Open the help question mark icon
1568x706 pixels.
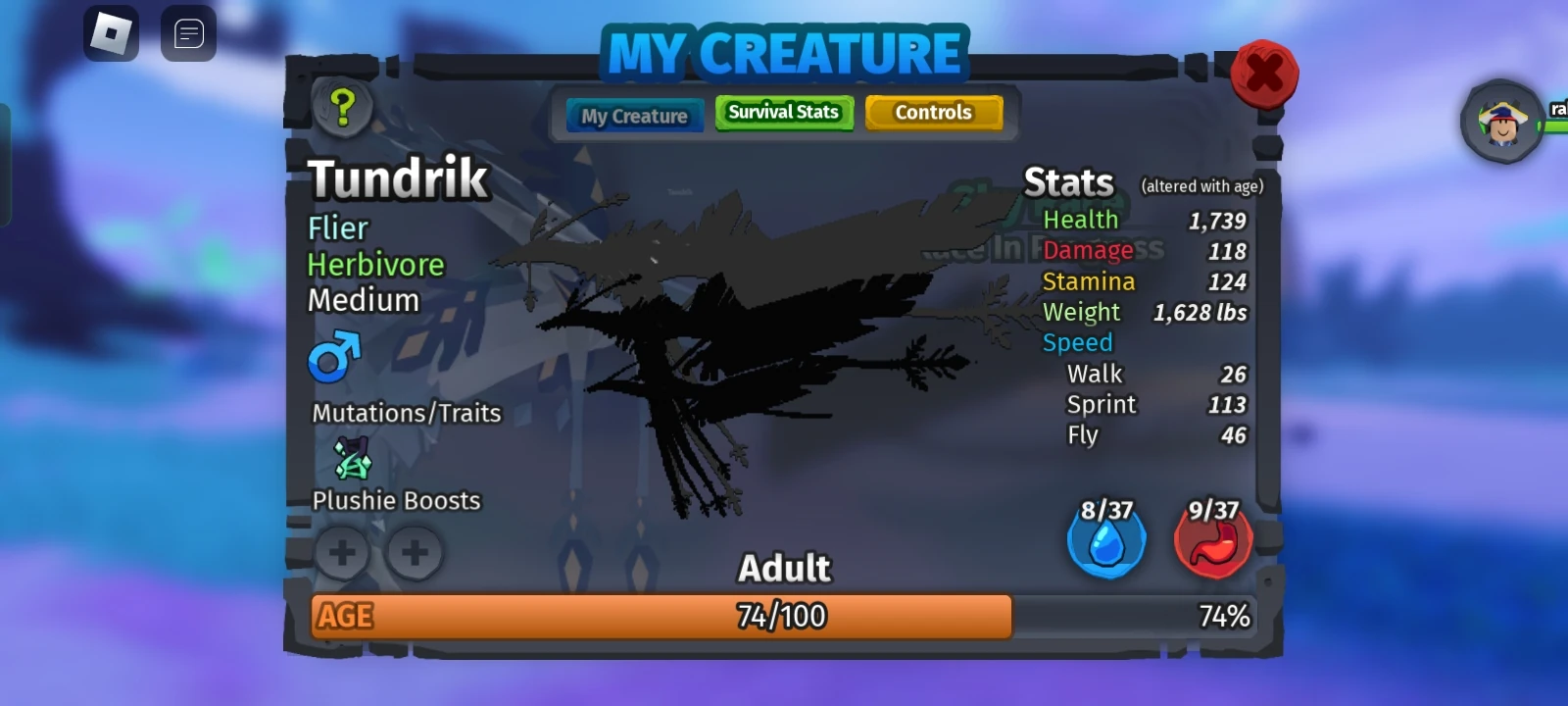tap(341, 109)
